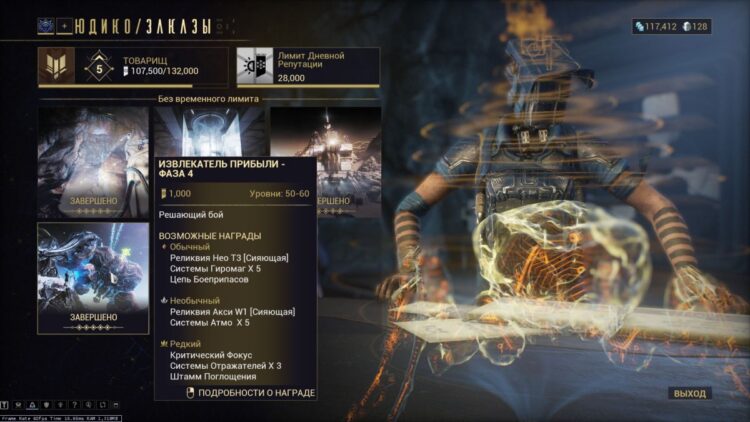
Task: Choose the Profit-Taker Phase 4 bounty tile
Action: click(210, 130)
